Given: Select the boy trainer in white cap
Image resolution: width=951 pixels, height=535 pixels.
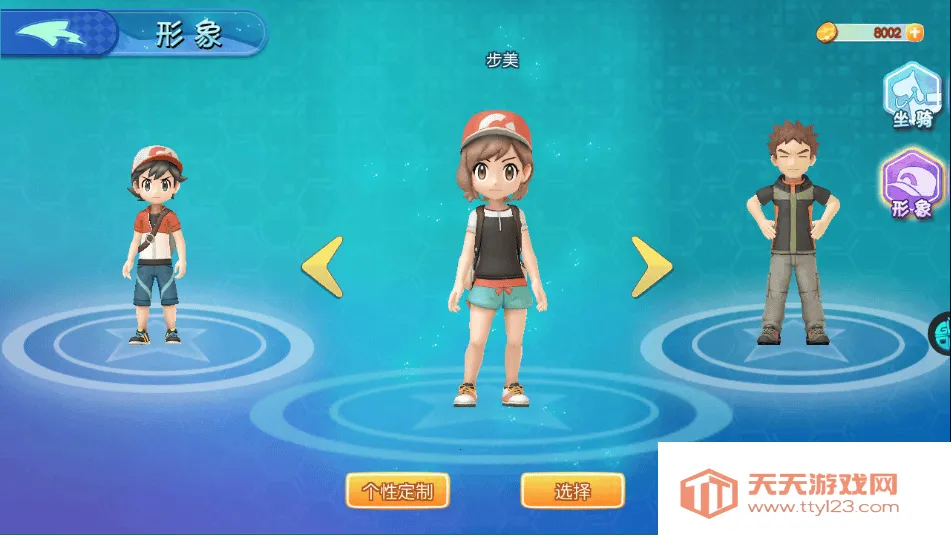Looking at the screenshot, I should [155, 245].
